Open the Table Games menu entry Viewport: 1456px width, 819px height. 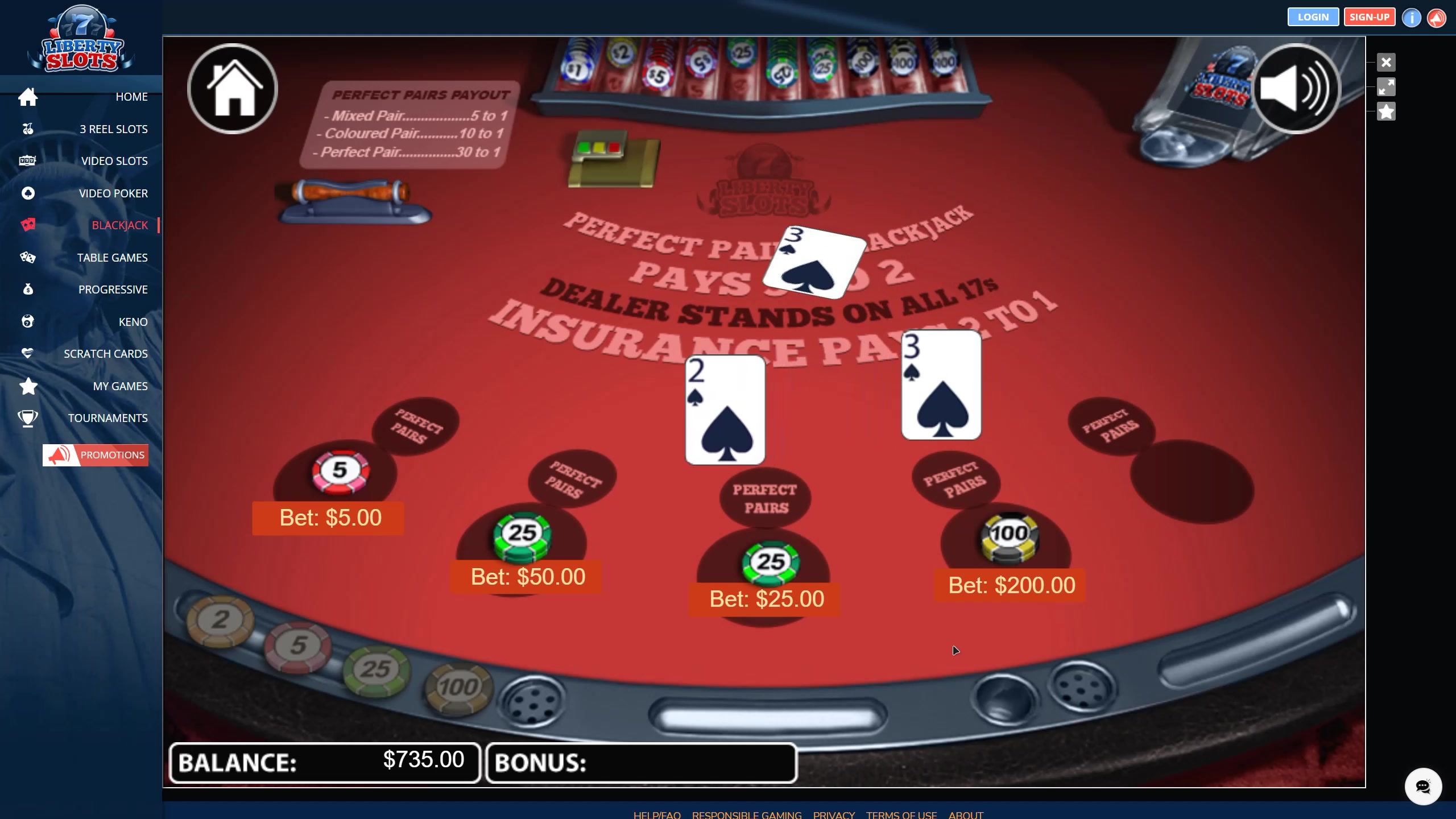112,258
